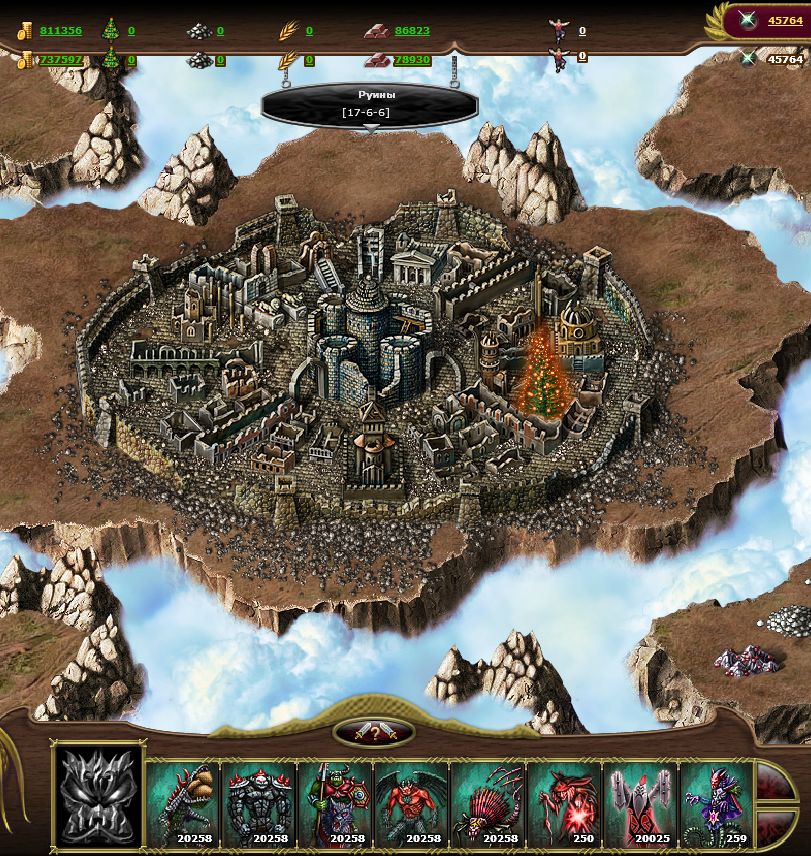Select the twin-shield unit with 20025 count
Image resolution: width=811 pixels, height=856 pixels.
(639, 804)
